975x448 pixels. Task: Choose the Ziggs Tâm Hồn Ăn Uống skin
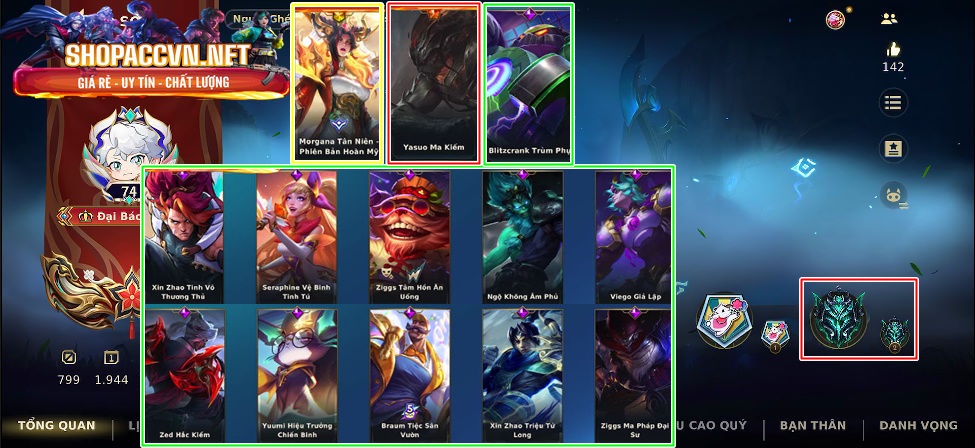(409, 237)
